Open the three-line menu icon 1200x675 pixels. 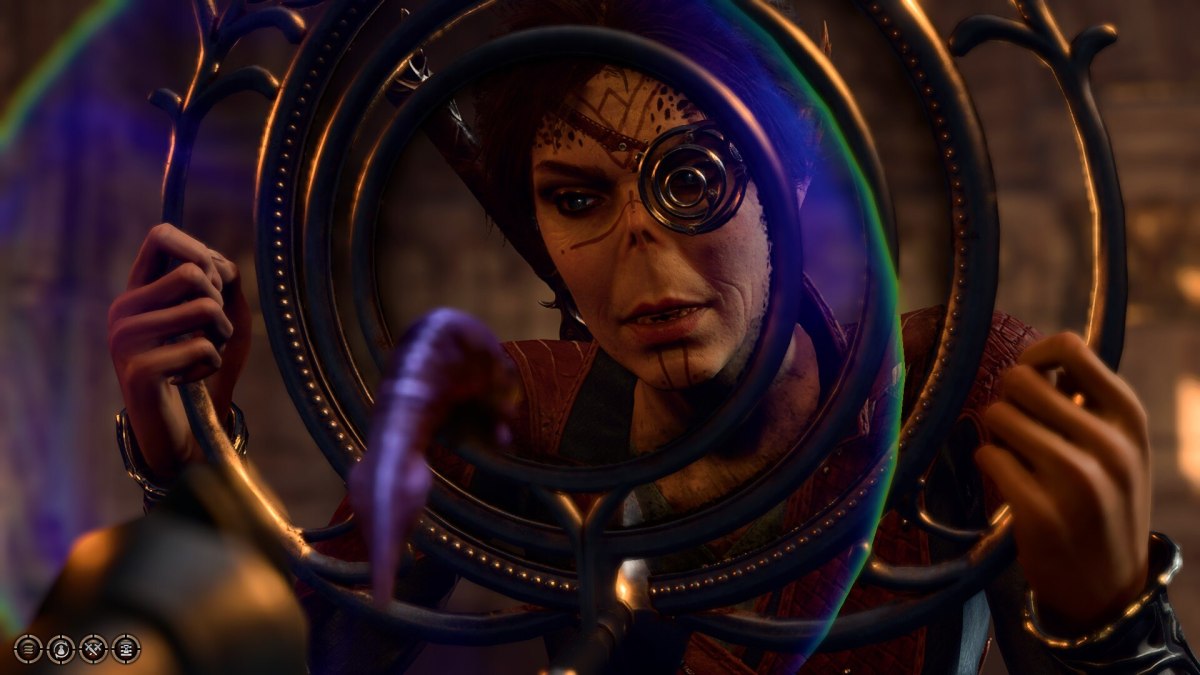pos(28,649)
